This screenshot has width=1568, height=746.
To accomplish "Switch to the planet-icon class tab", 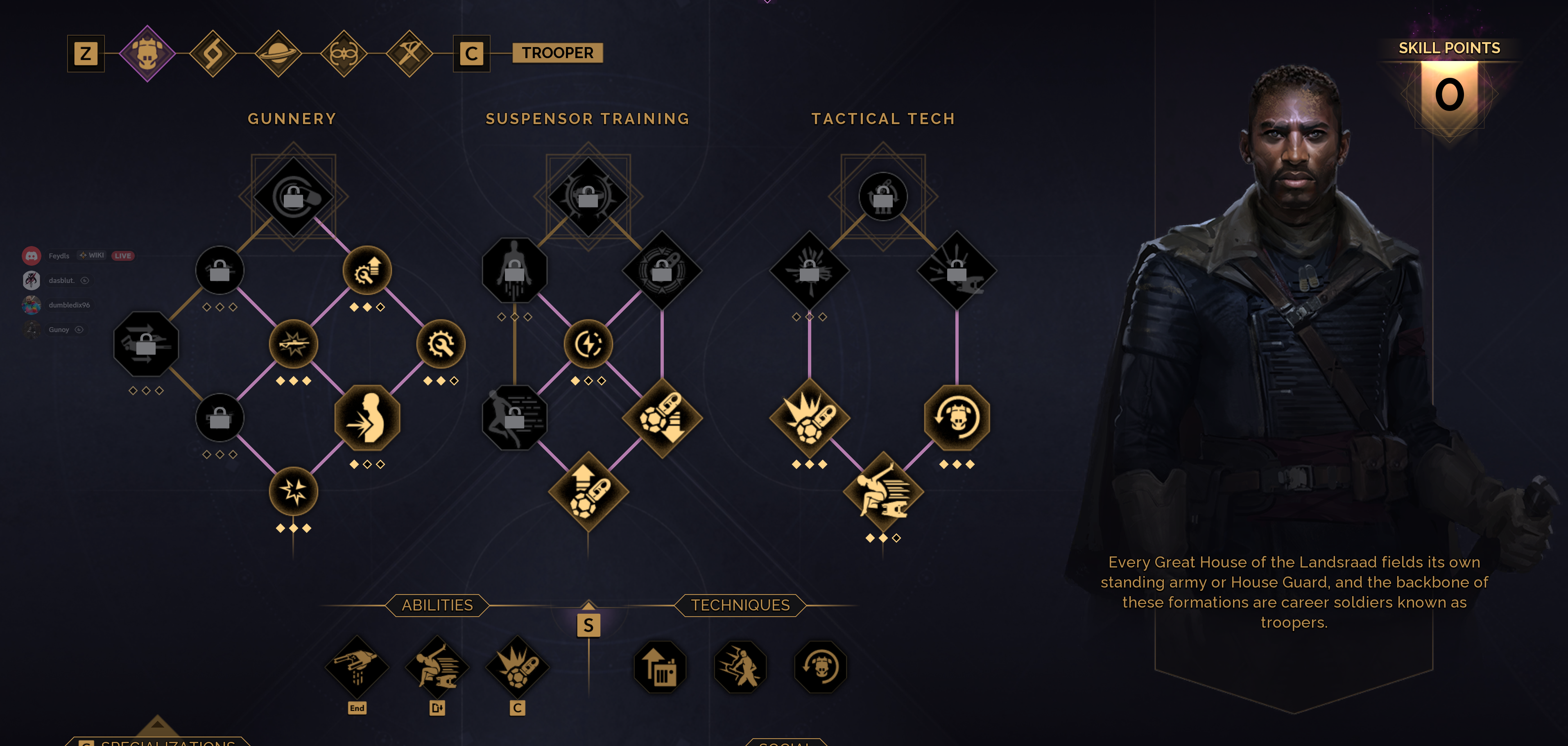I will (x=278, y=54).
